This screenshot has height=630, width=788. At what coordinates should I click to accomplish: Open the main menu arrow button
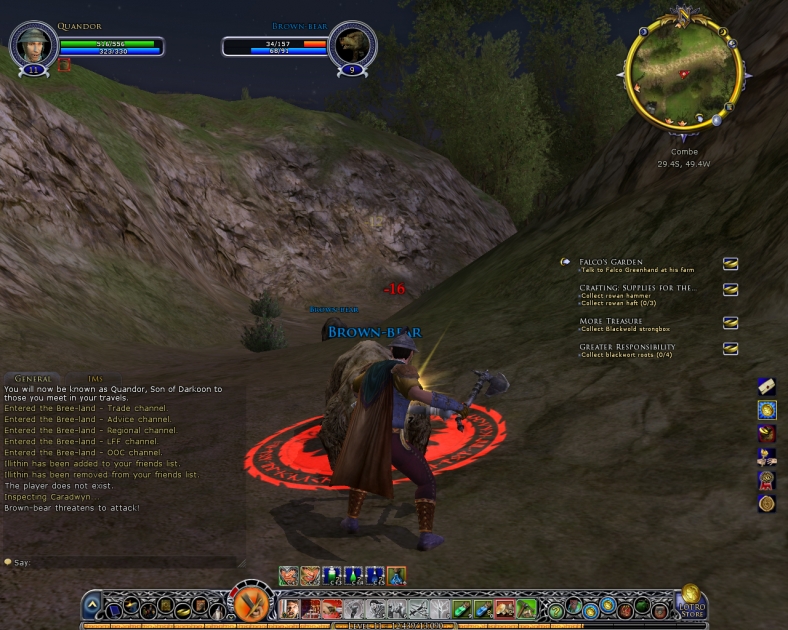92,605
